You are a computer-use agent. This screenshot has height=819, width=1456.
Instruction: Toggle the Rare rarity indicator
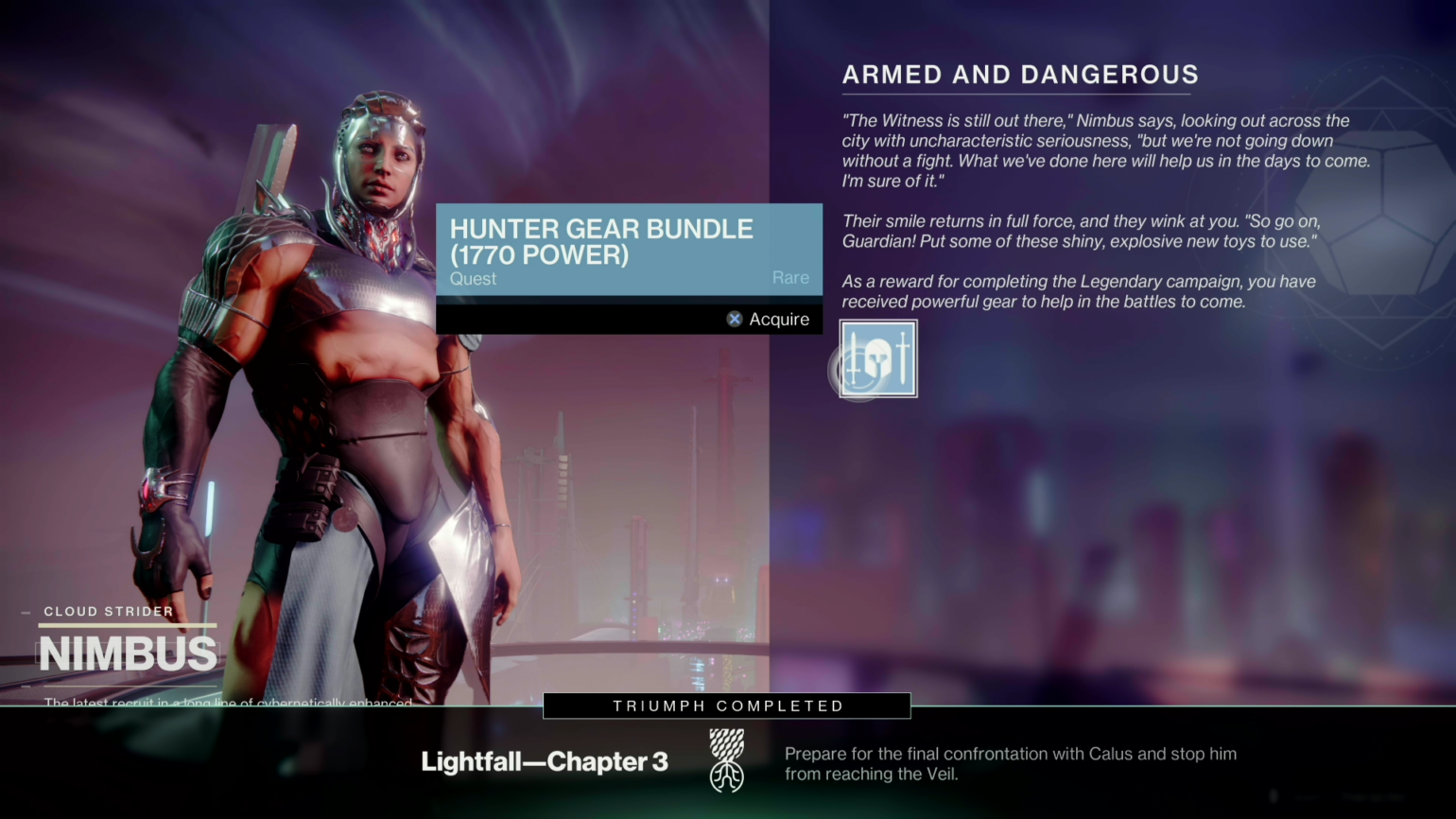point(790,277)
